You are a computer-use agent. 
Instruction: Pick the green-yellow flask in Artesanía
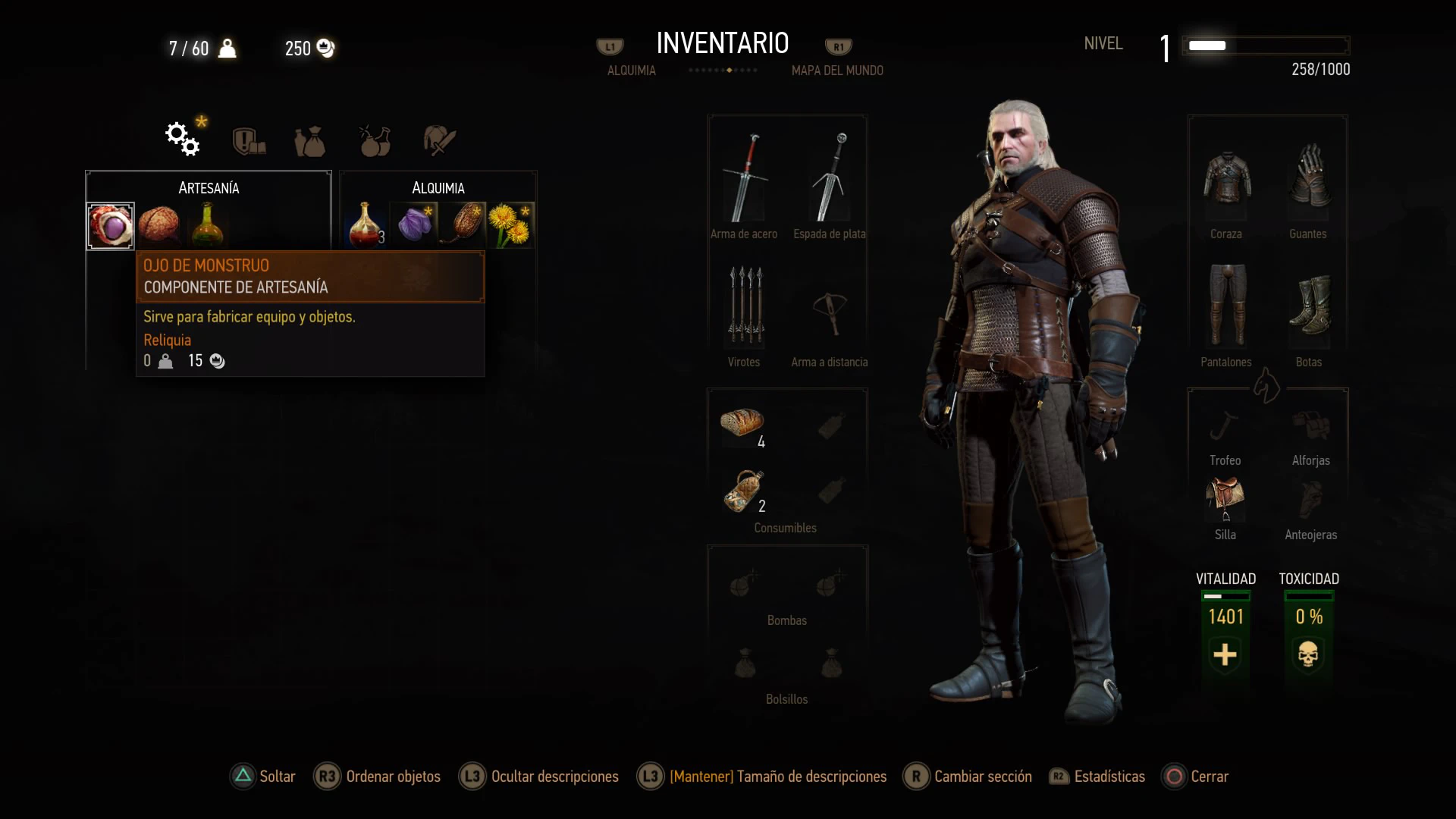pyautogui.click(x=207, y=225)
